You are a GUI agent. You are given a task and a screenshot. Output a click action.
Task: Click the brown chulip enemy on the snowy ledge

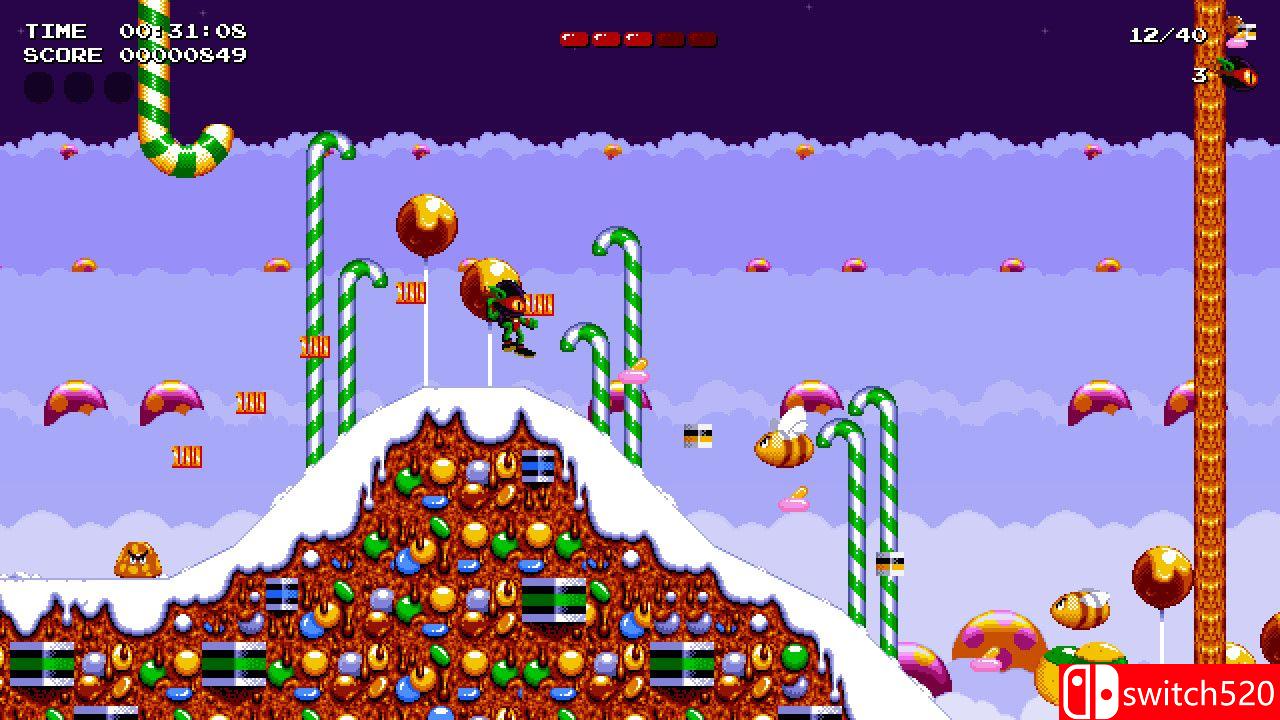tap(135, 560)
